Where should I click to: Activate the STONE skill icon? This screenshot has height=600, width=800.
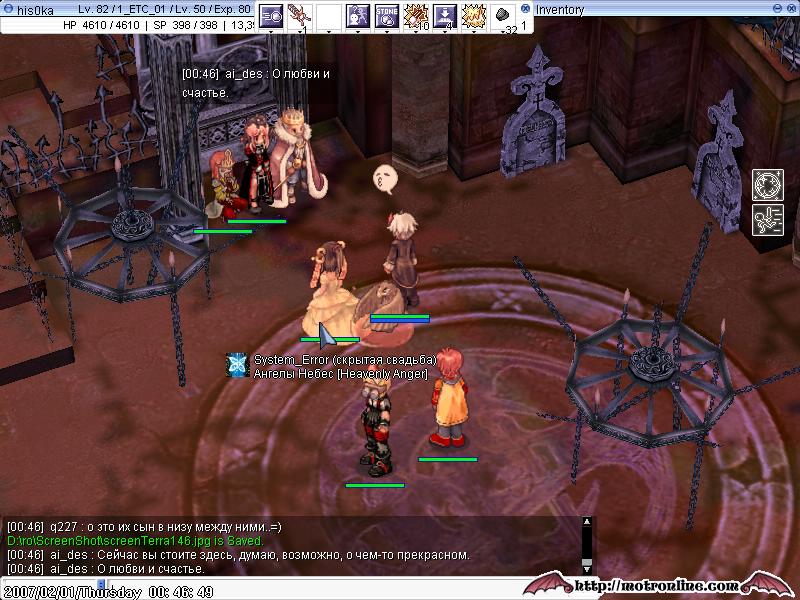387,15
